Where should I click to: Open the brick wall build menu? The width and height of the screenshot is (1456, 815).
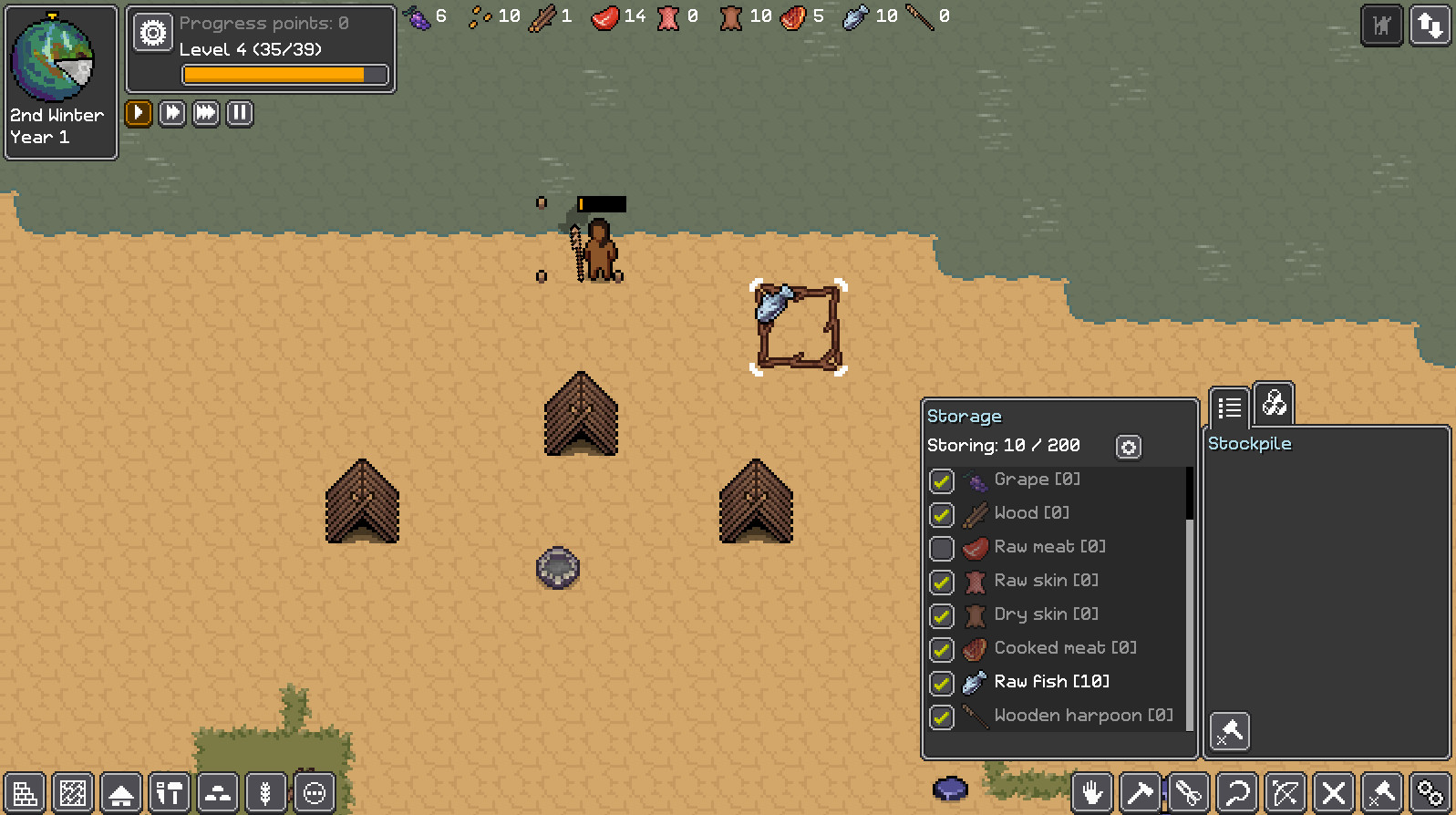(x=25, y=793)
